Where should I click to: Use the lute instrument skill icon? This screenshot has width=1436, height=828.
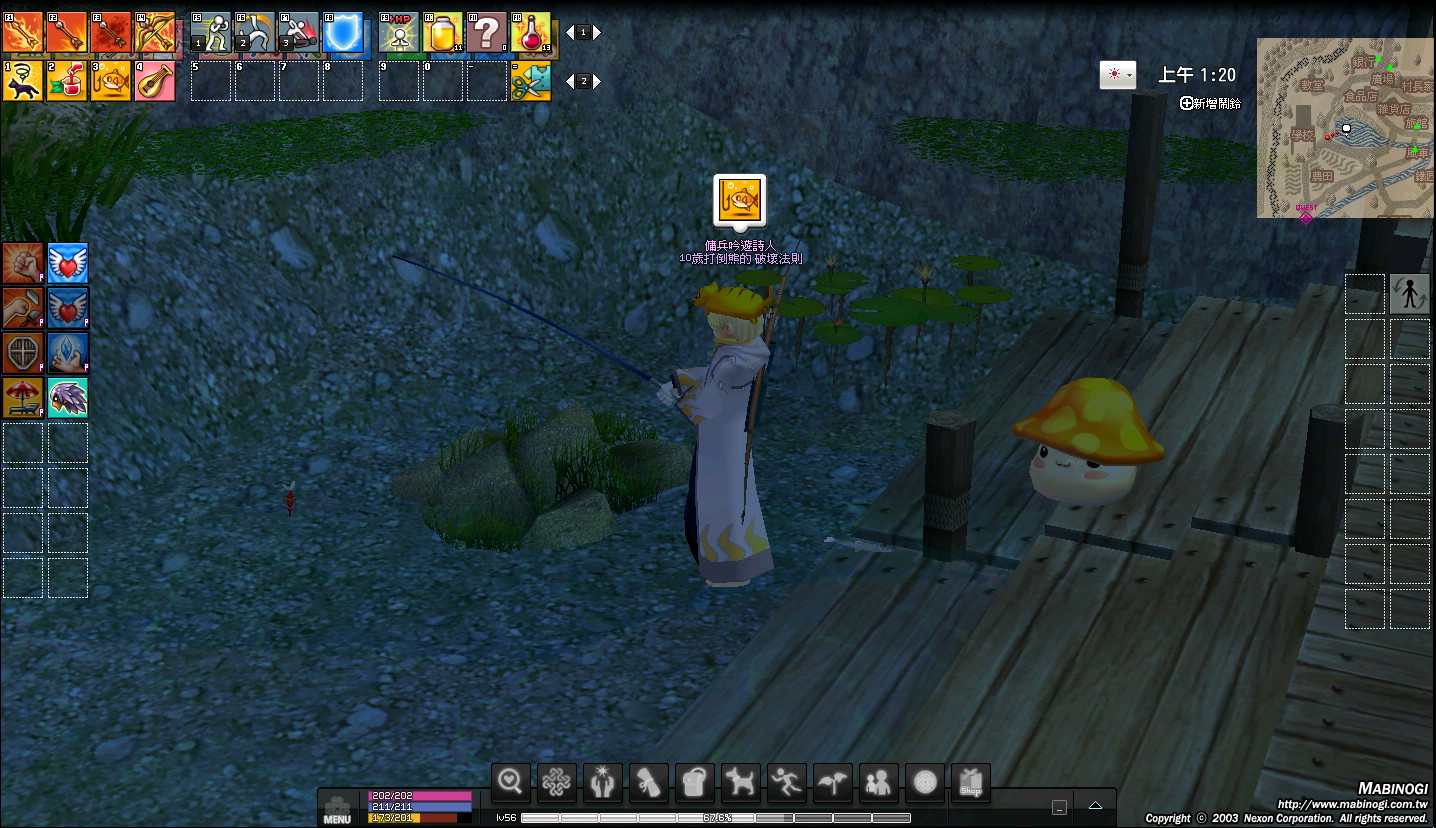pos(155,81)
